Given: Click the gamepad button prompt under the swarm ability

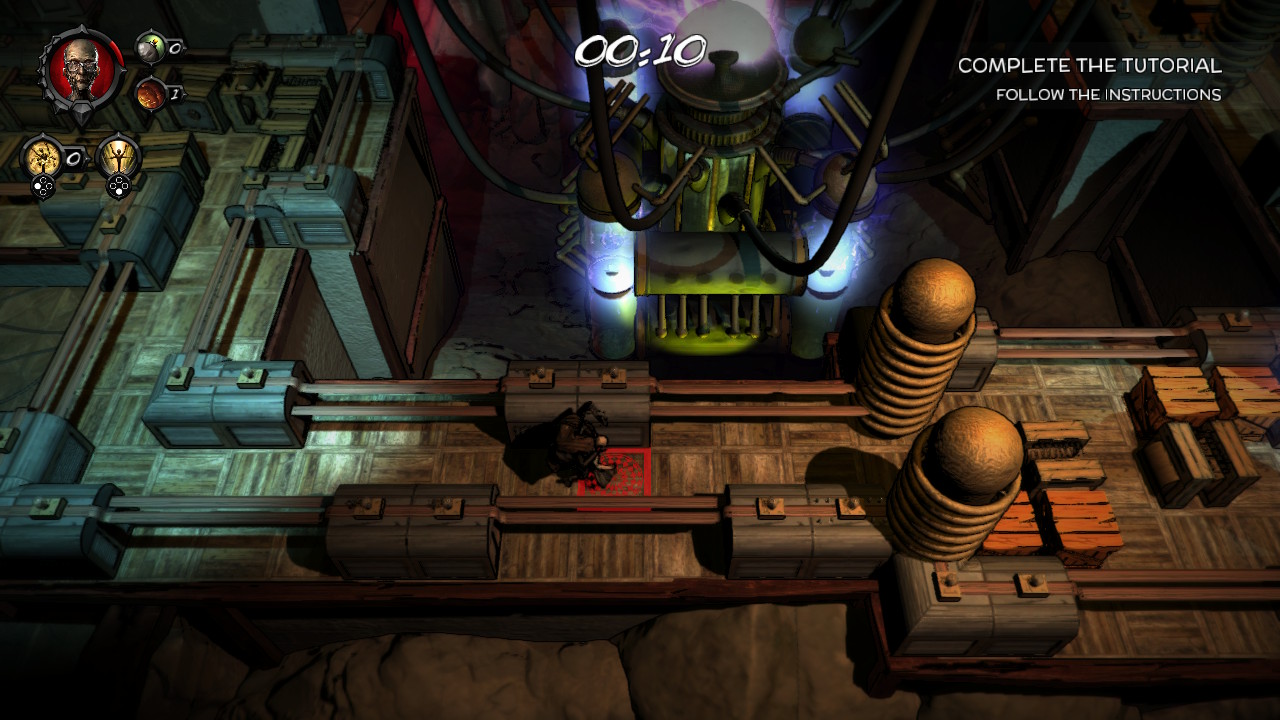Looking at the screenshot, I should tap(44, 185).
